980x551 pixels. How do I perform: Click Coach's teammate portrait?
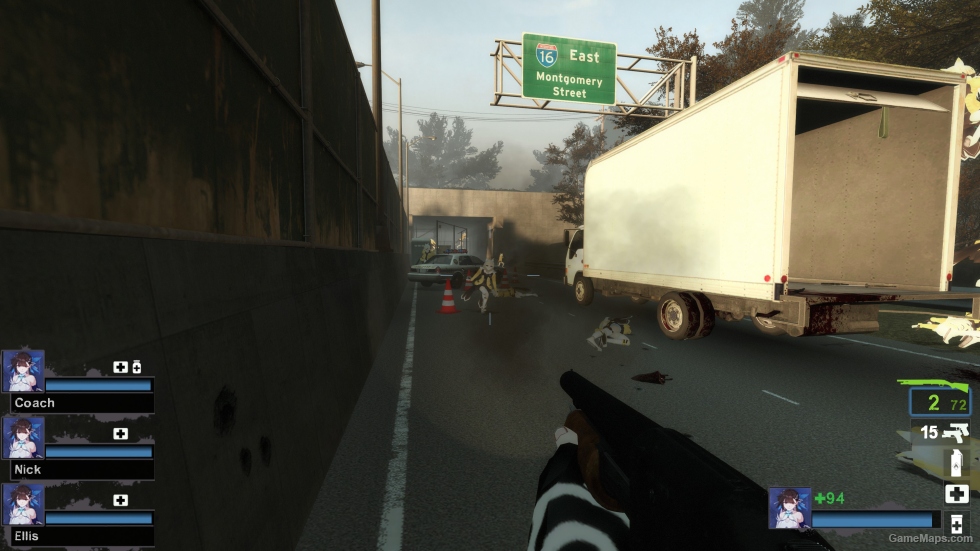(x=23, y=370)
